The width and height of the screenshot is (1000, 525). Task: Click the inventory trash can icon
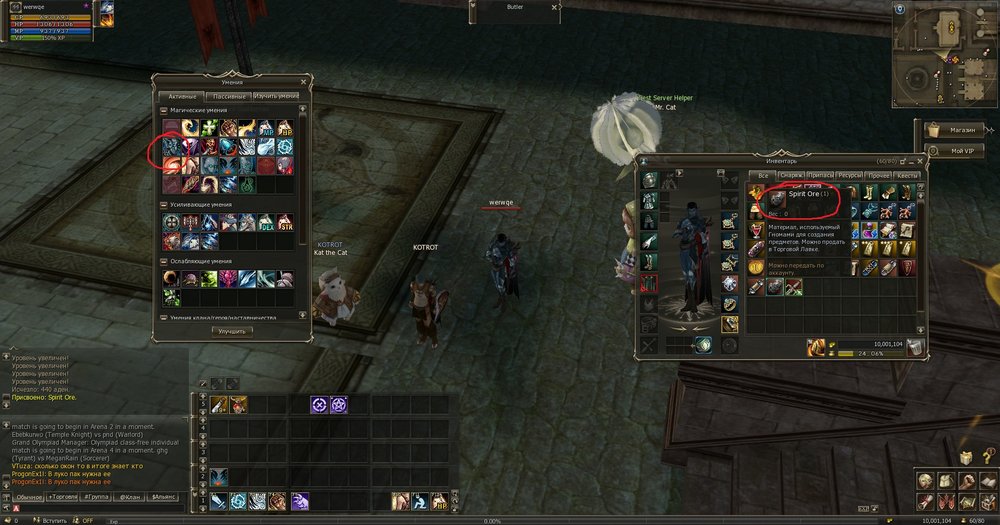916,346
